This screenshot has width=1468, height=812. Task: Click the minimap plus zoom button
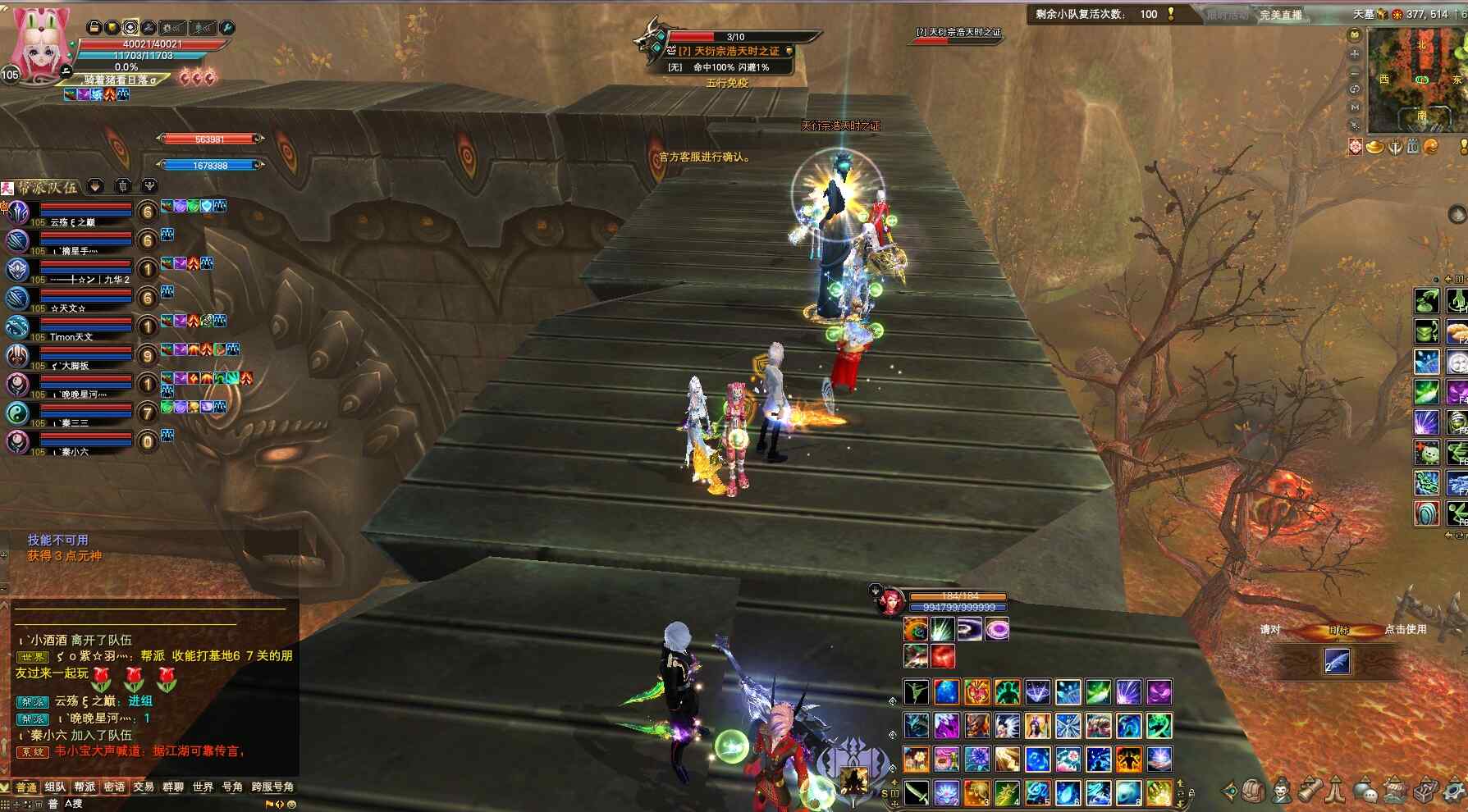pyautogui.click(x=1355, y=53)
